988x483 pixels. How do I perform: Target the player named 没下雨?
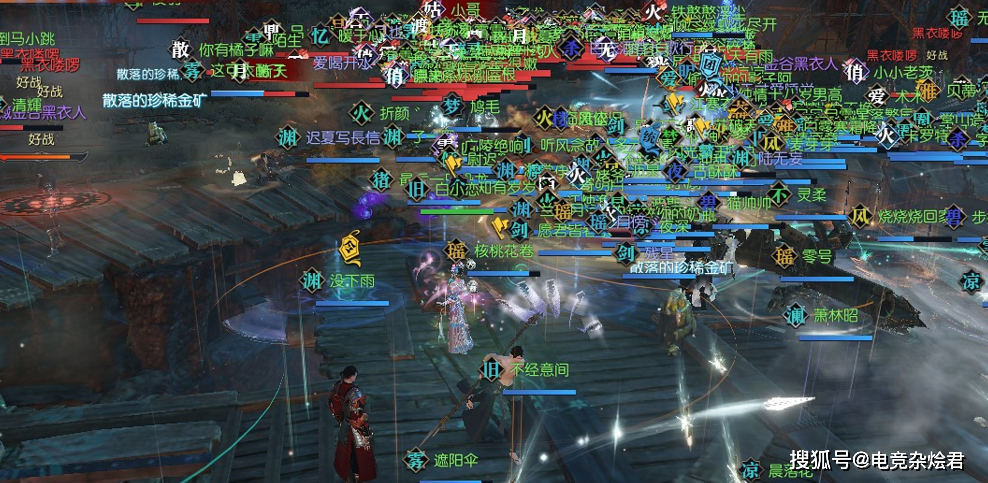point(354,281)
